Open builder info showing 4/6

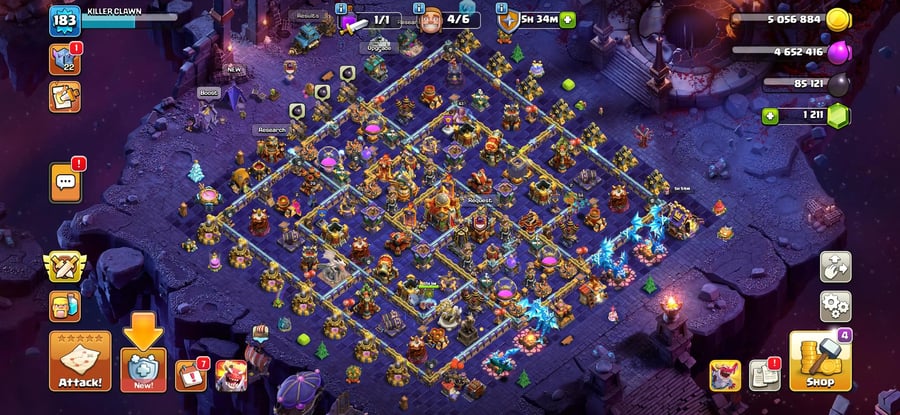pos(447,19)
